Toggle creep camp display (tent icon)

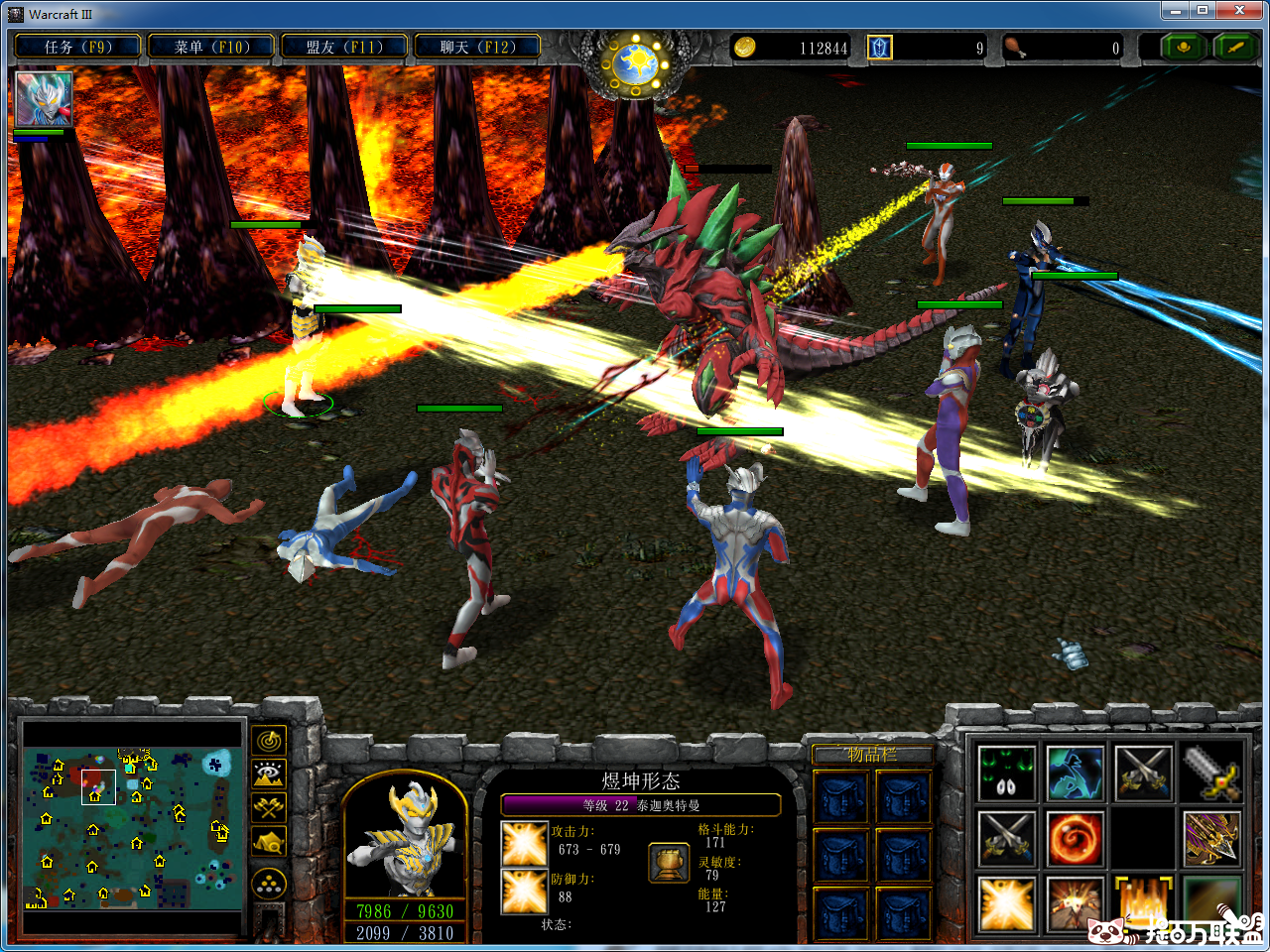(x=270, y=842)
